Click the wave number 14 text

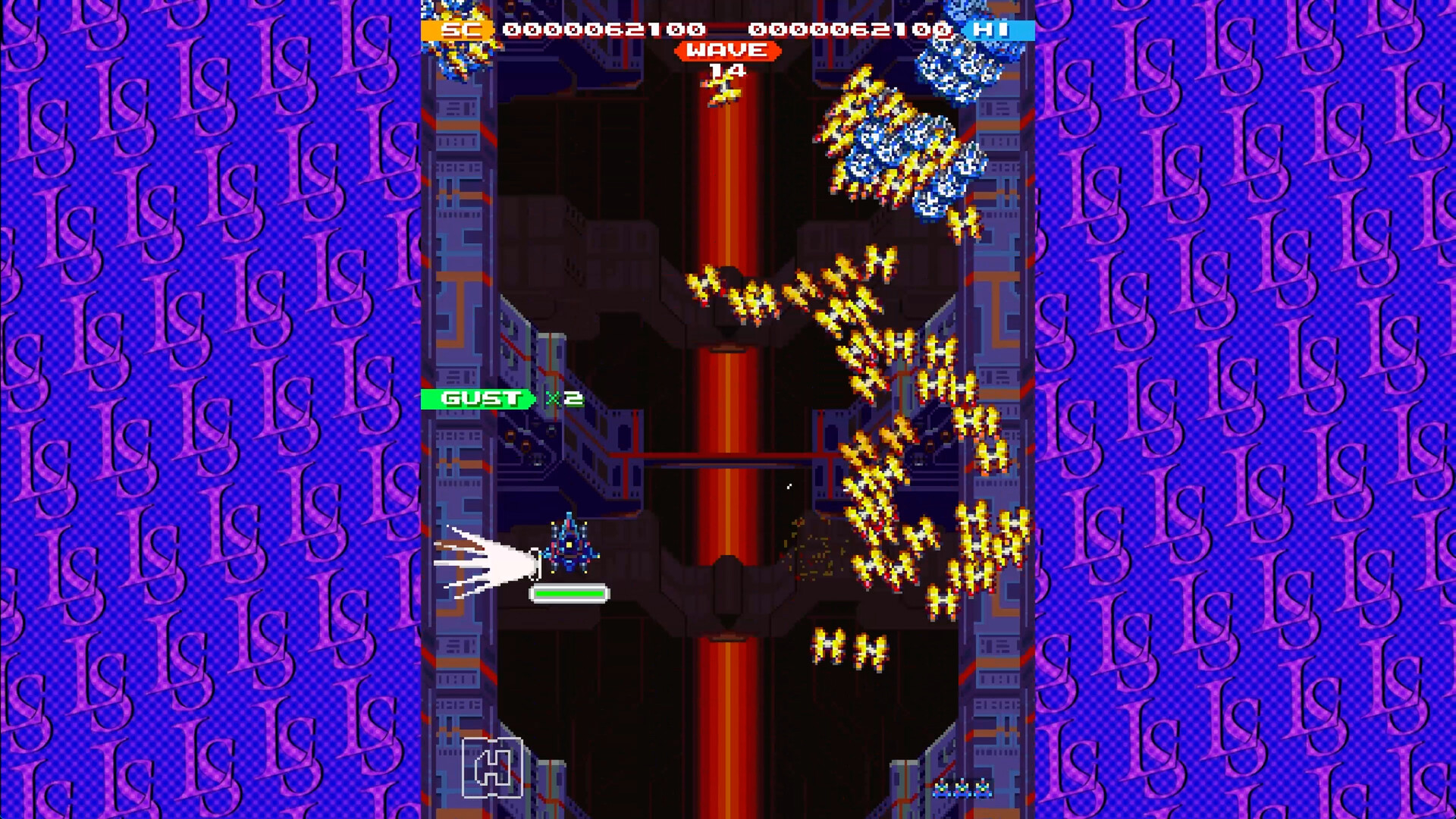coord(726,70)
